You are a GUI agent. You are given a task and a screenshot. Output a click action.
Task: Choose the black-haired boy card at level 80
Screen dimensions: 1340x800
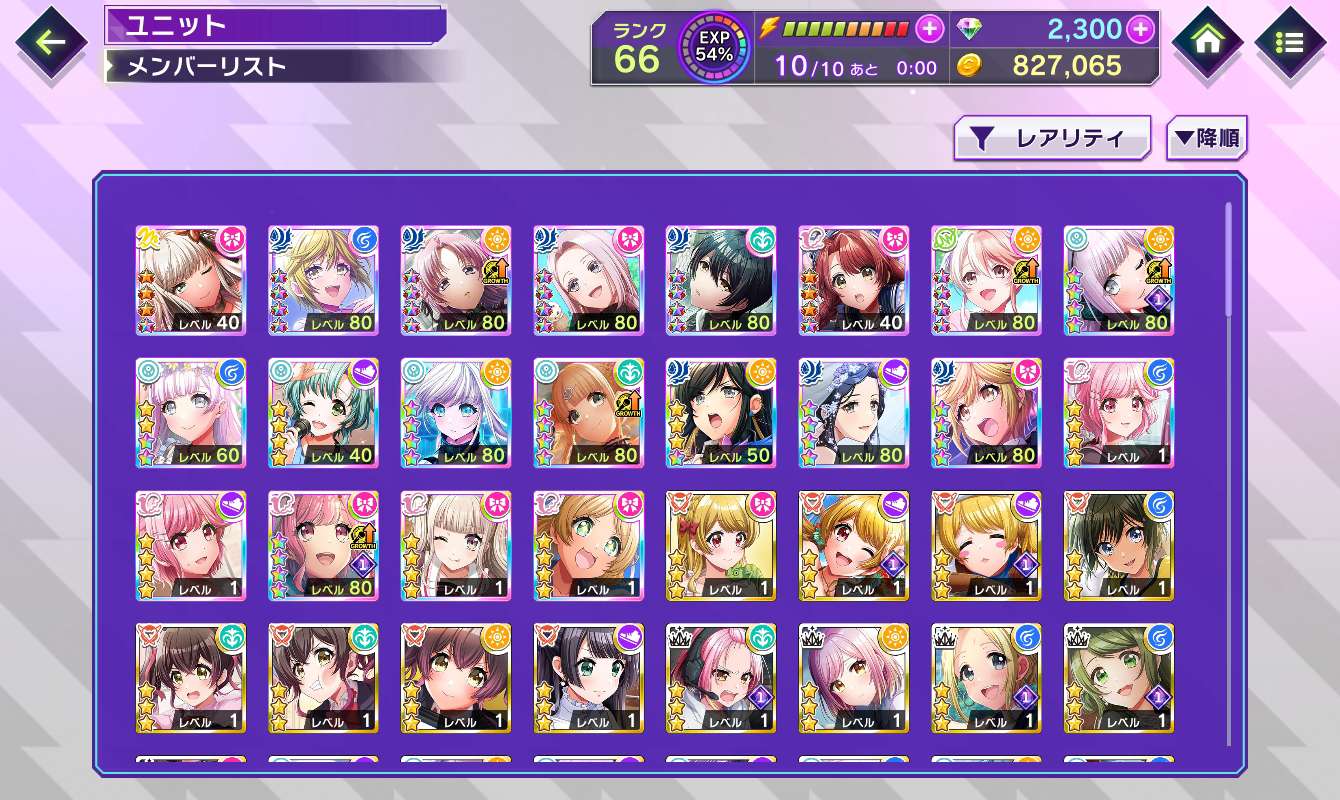[x=720, y=280]
